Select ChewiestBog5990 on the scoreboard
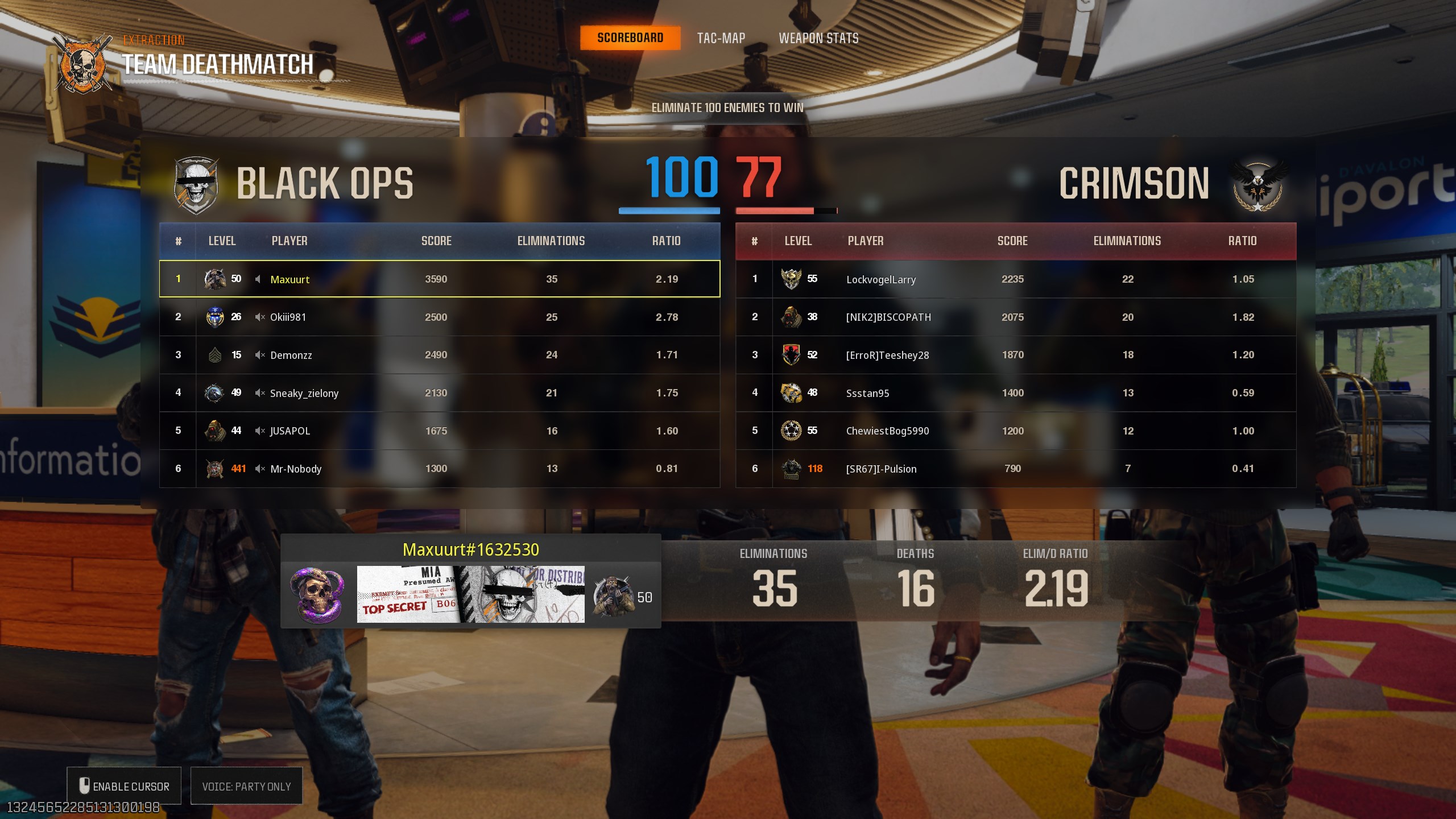Viewport: 1456px width, 819px height. pos(1015,431)
